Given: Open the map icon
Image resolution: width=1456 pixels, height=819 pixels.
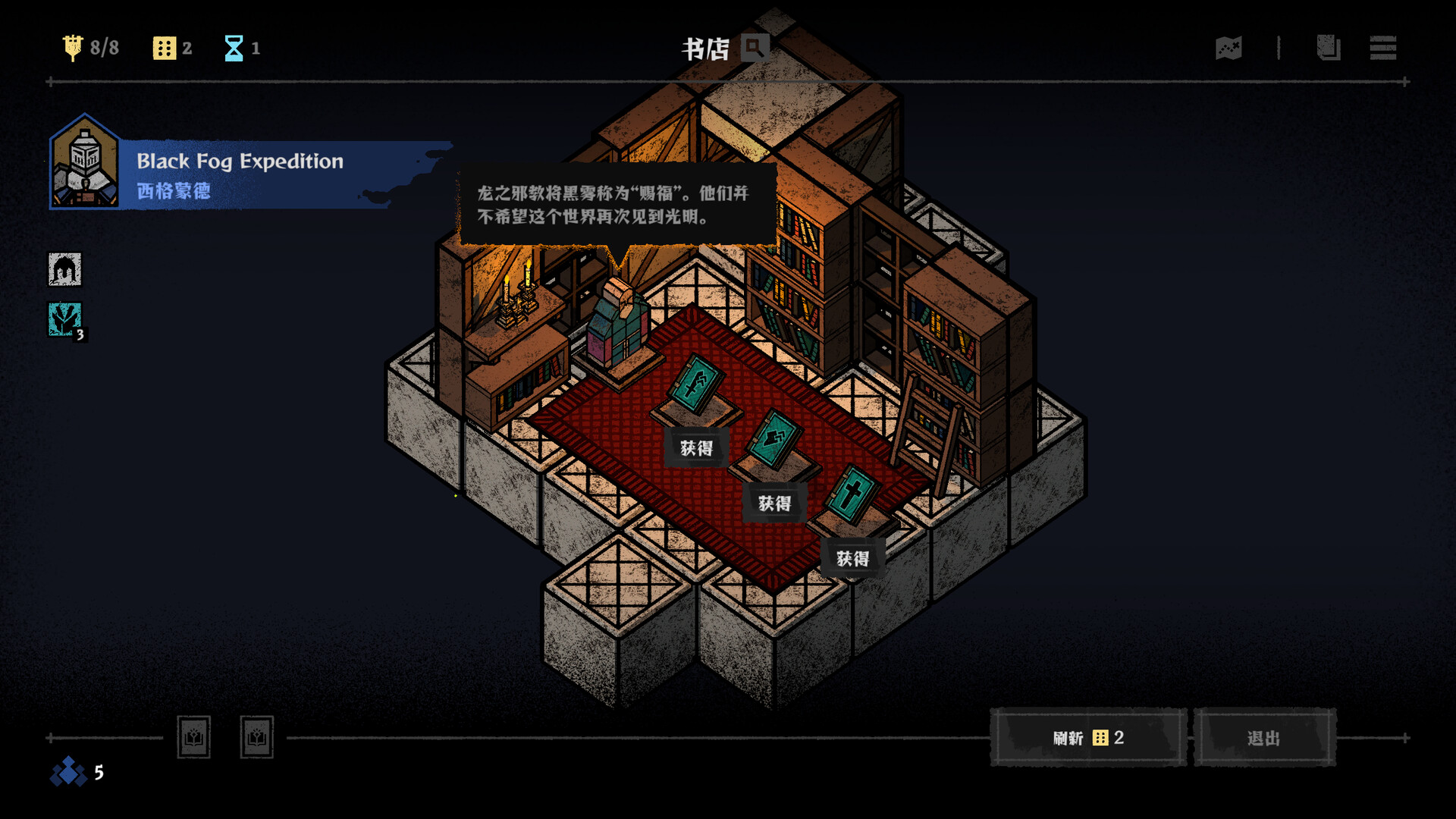Looking at the screenshot, I should pos(1228,49).
